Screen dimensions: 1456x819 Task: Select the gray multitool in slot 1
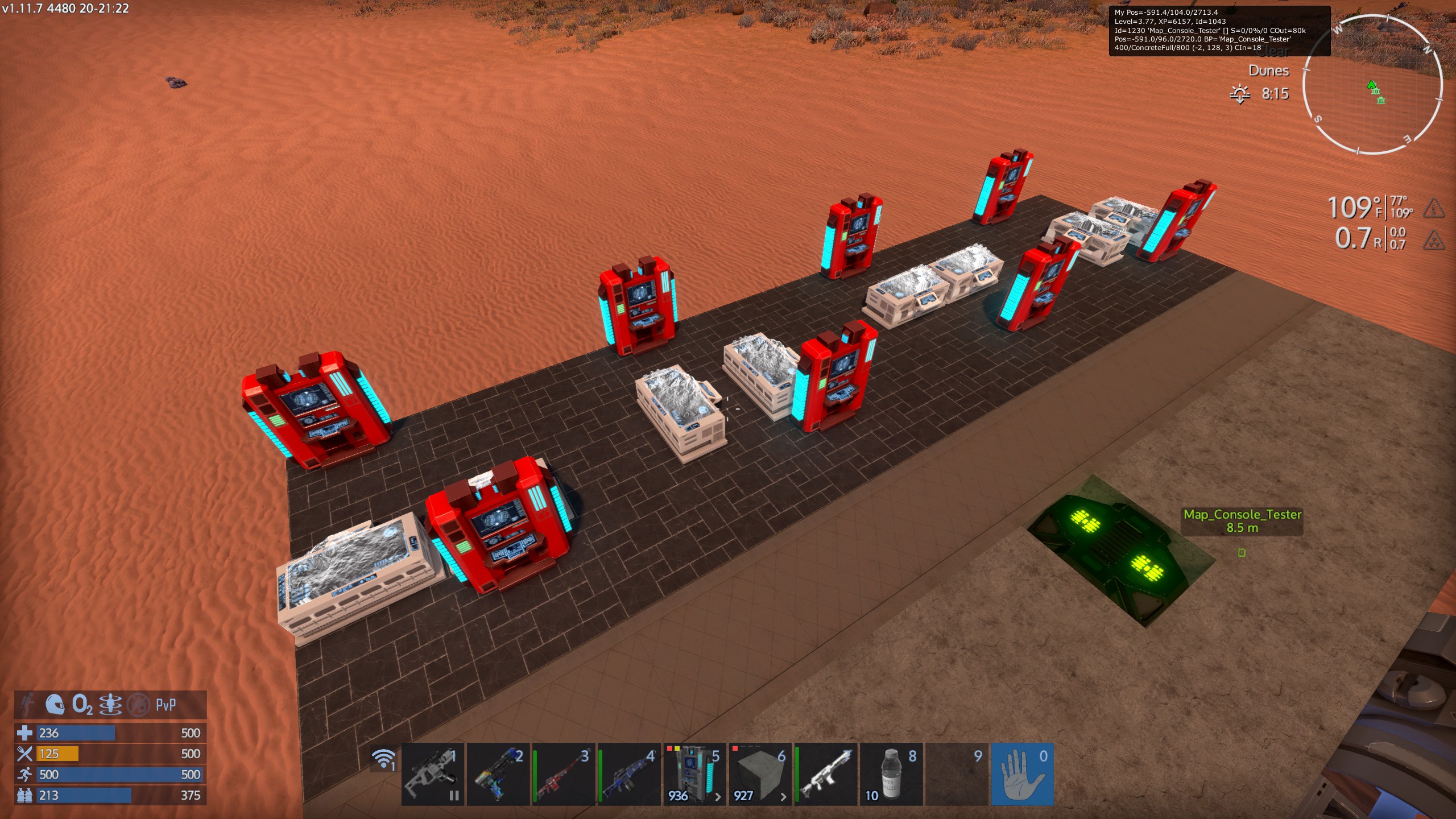click(433, 774)
